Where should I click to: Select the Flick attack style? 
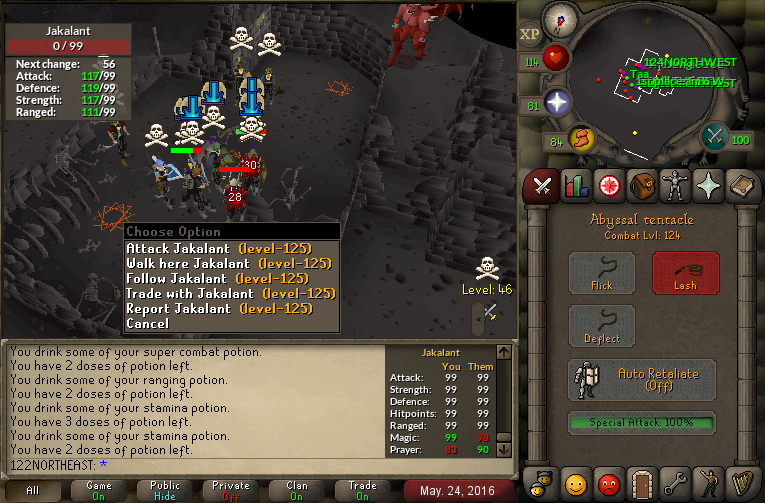(602, 272)
